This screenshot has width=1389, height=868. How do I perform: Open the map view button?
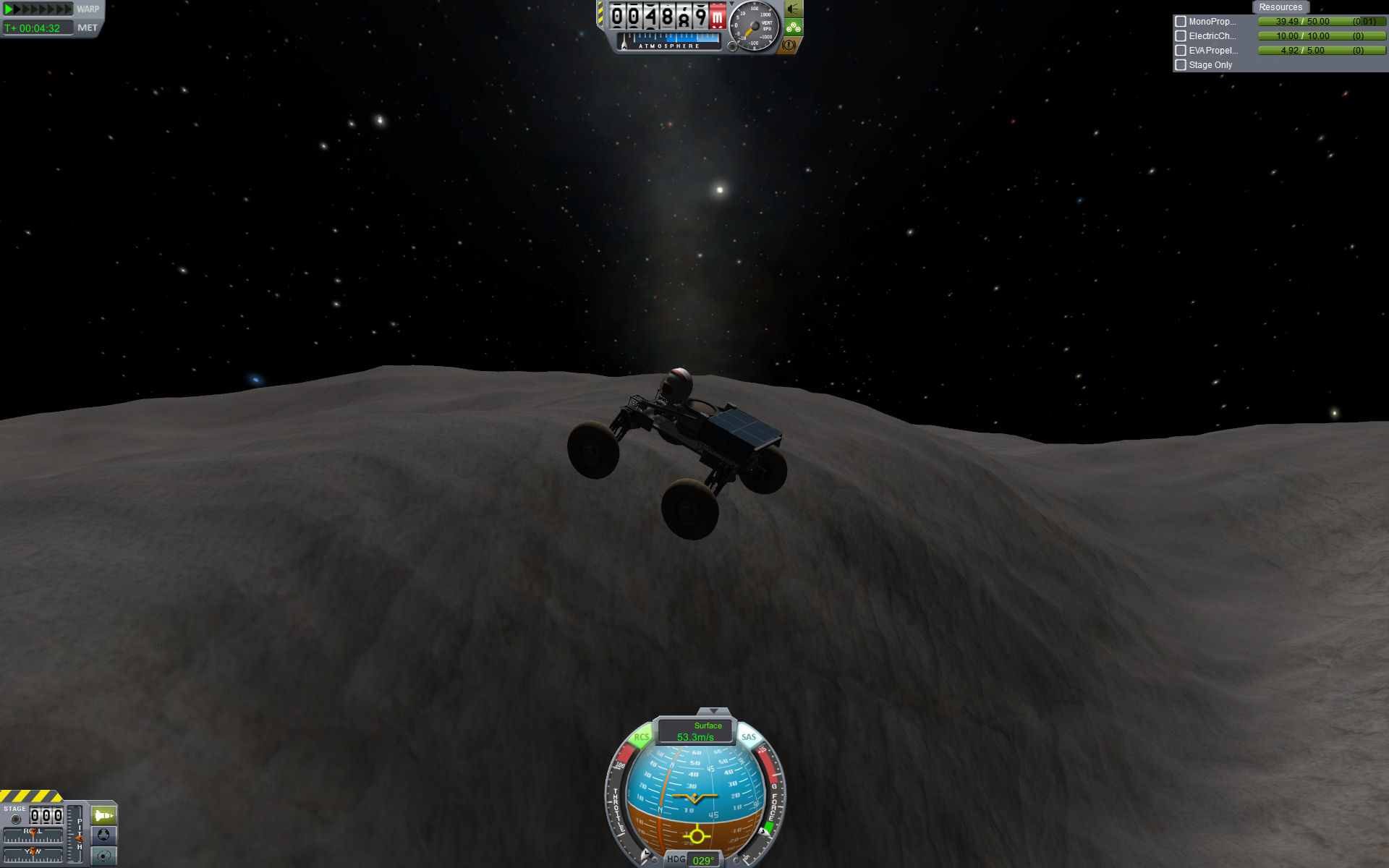tap(103, 856)
